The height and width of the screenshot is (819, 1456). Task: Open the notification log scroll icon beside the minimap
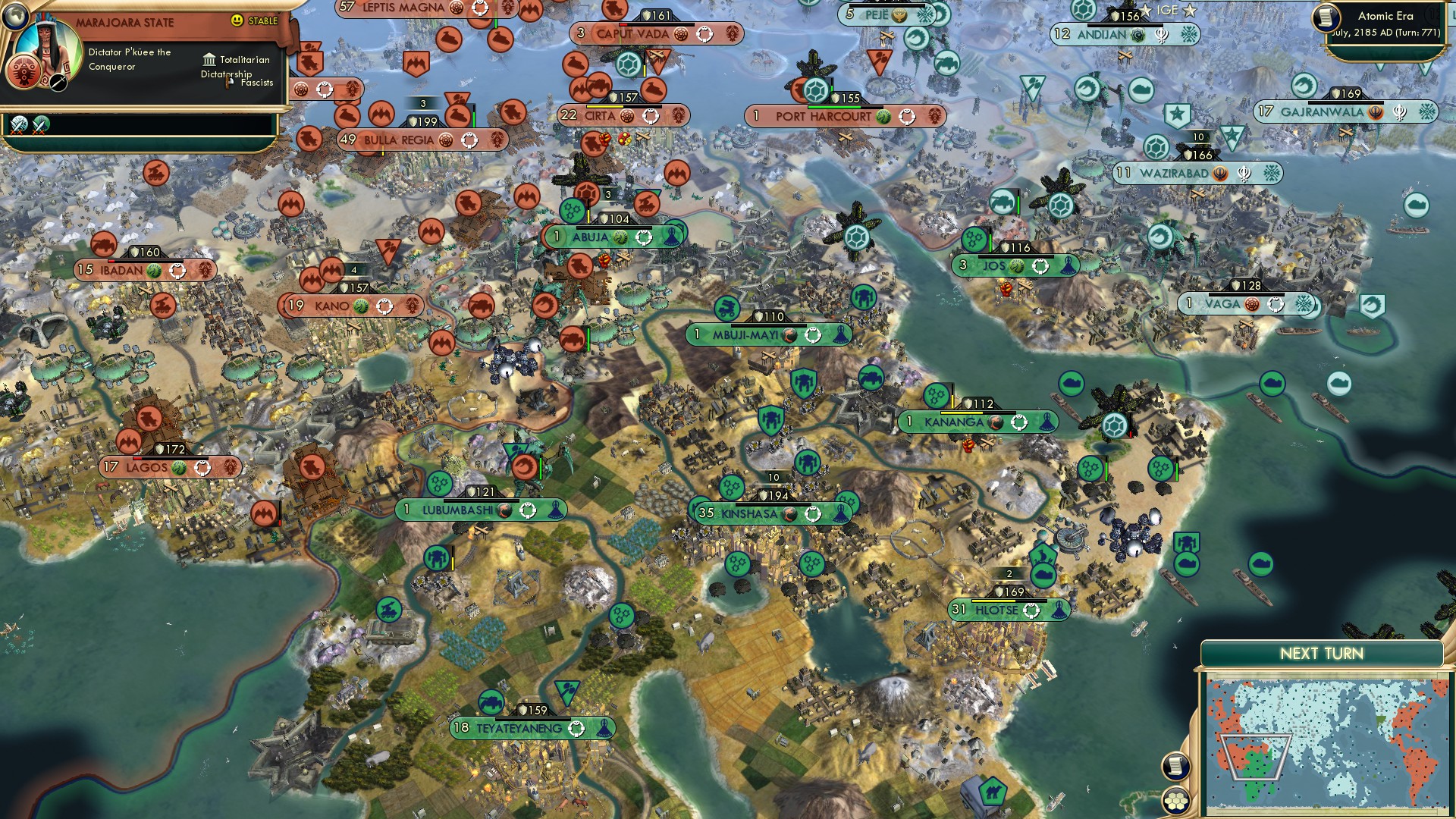(x=1175, y=767)
